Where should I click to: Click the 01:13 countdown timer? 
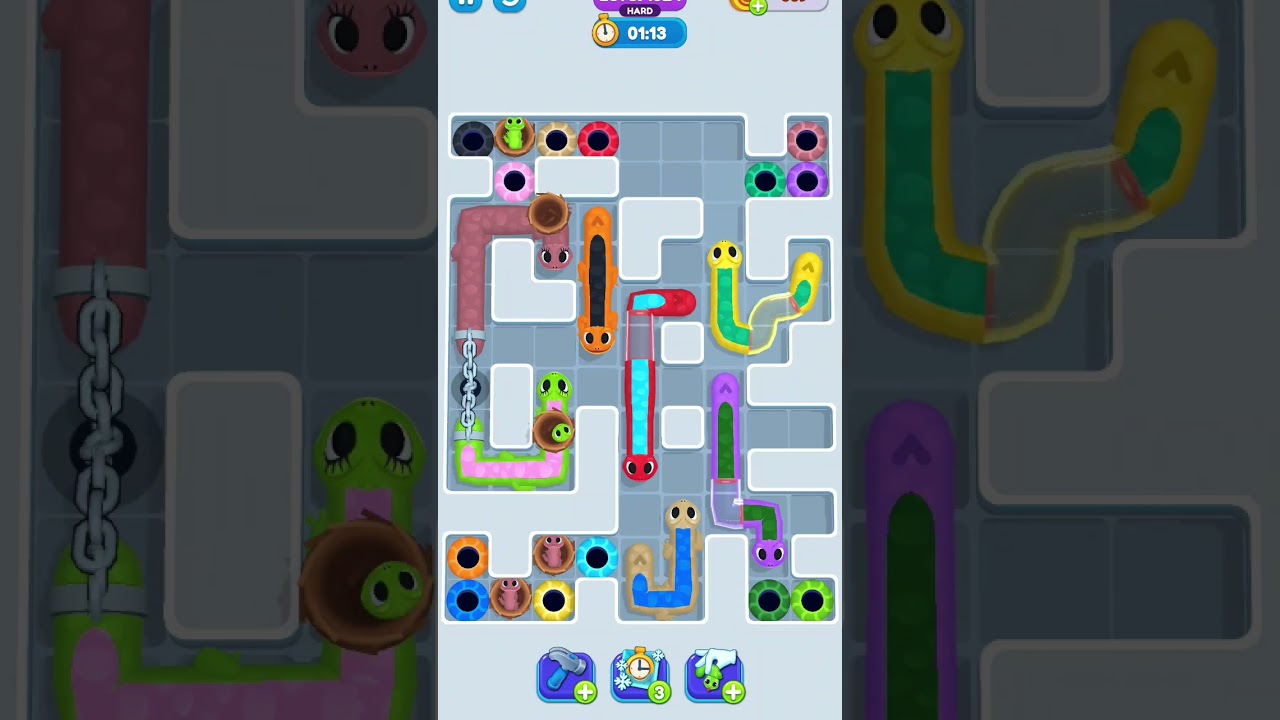pos(647,32)
